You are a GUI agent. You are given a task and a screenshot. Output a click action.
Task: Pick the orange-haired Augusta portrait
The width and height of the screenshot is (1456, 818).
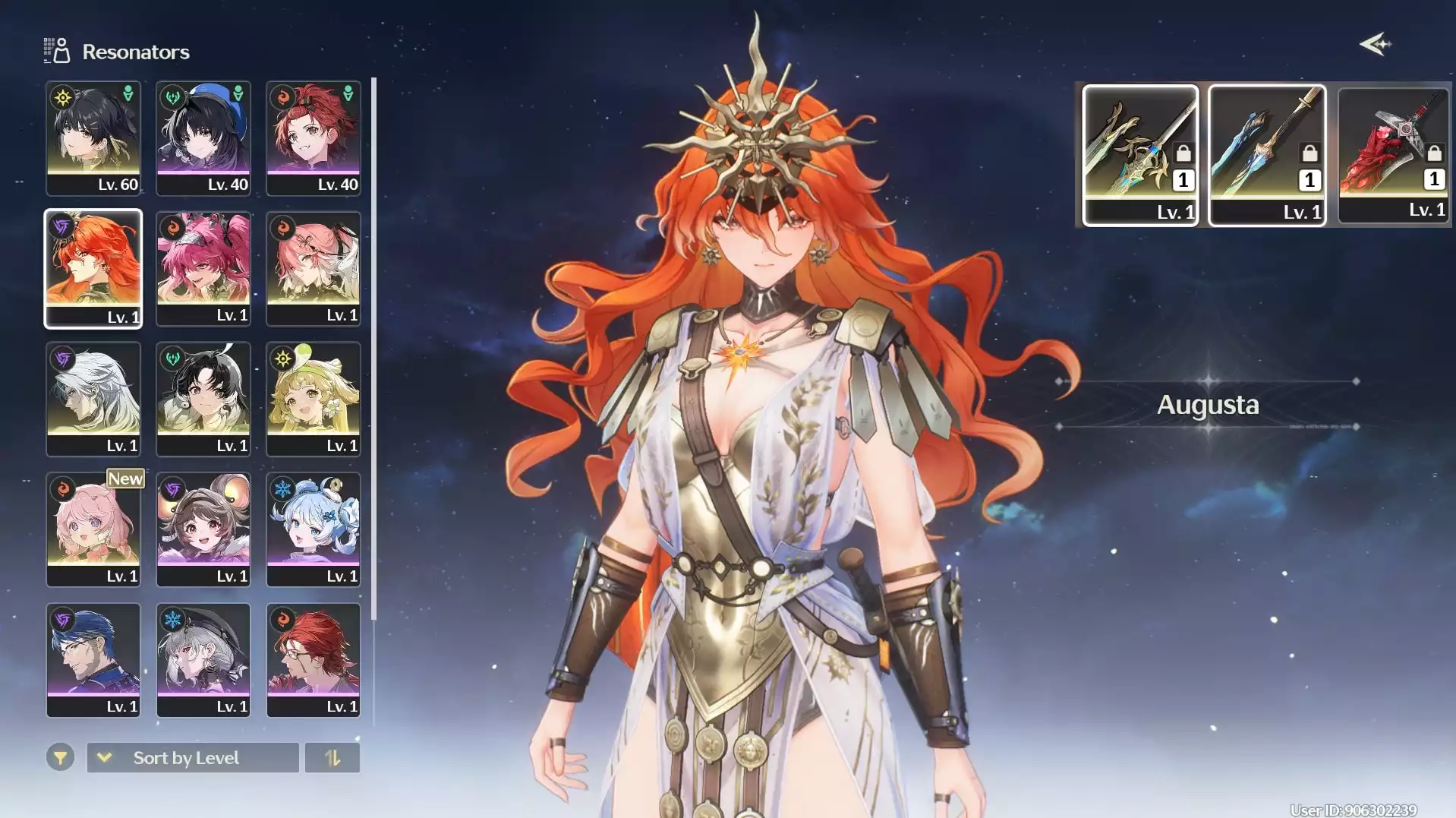(93, 269)
